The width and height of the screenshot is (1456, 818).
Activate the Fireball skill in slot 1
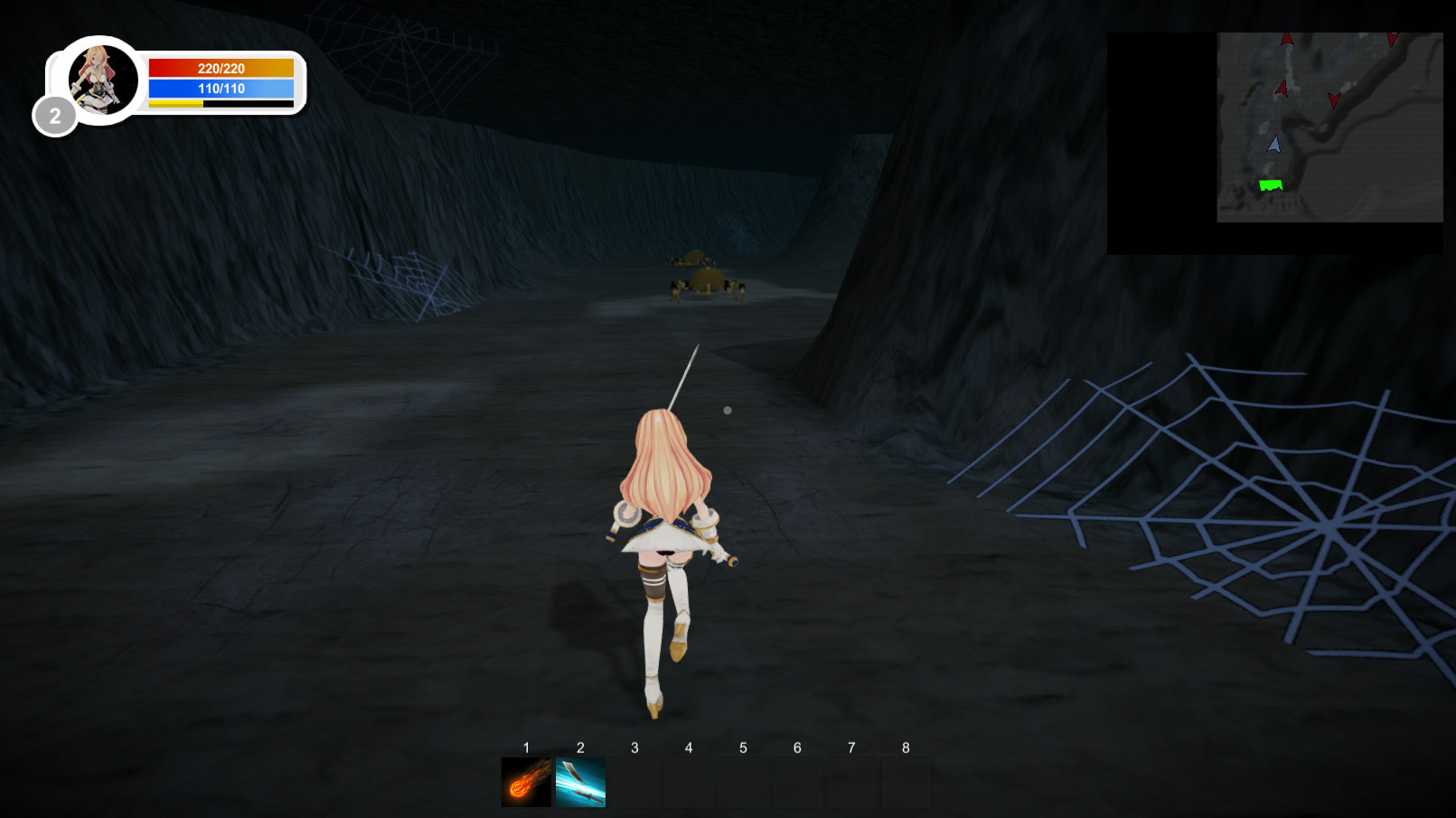(x=525, y=779)
